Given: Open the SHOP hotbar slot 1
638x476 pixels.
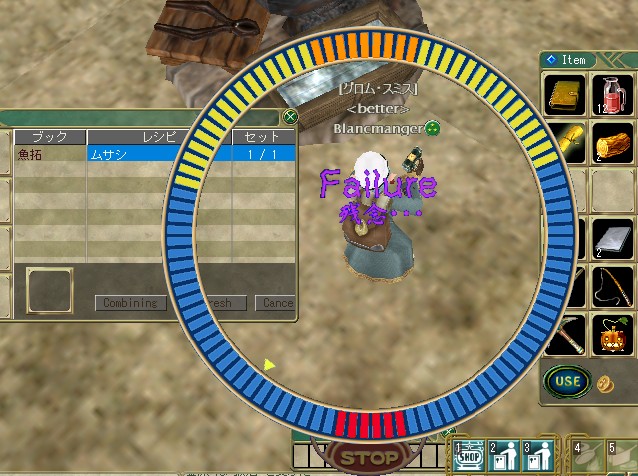Looking at the screenshot, I should pyautogui.click(x=468, y=455).
